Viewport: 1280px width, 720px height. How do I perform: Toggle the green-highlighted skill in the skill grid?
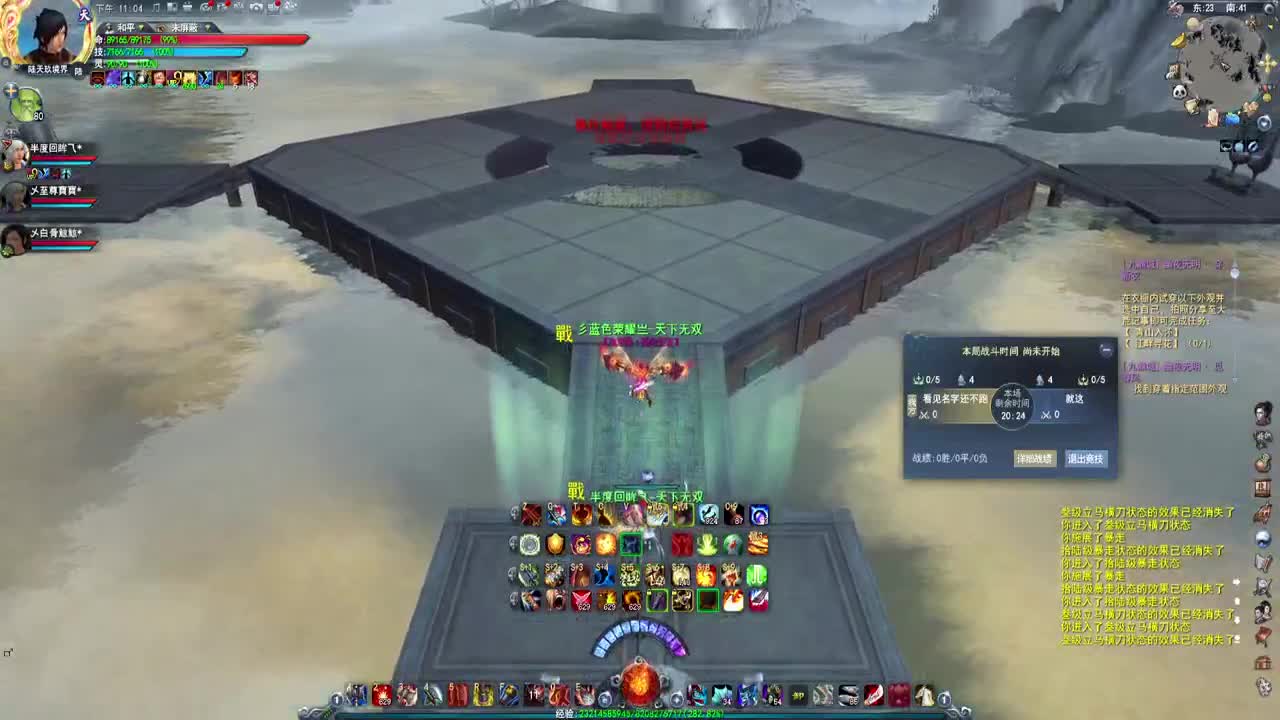point(631,544)
